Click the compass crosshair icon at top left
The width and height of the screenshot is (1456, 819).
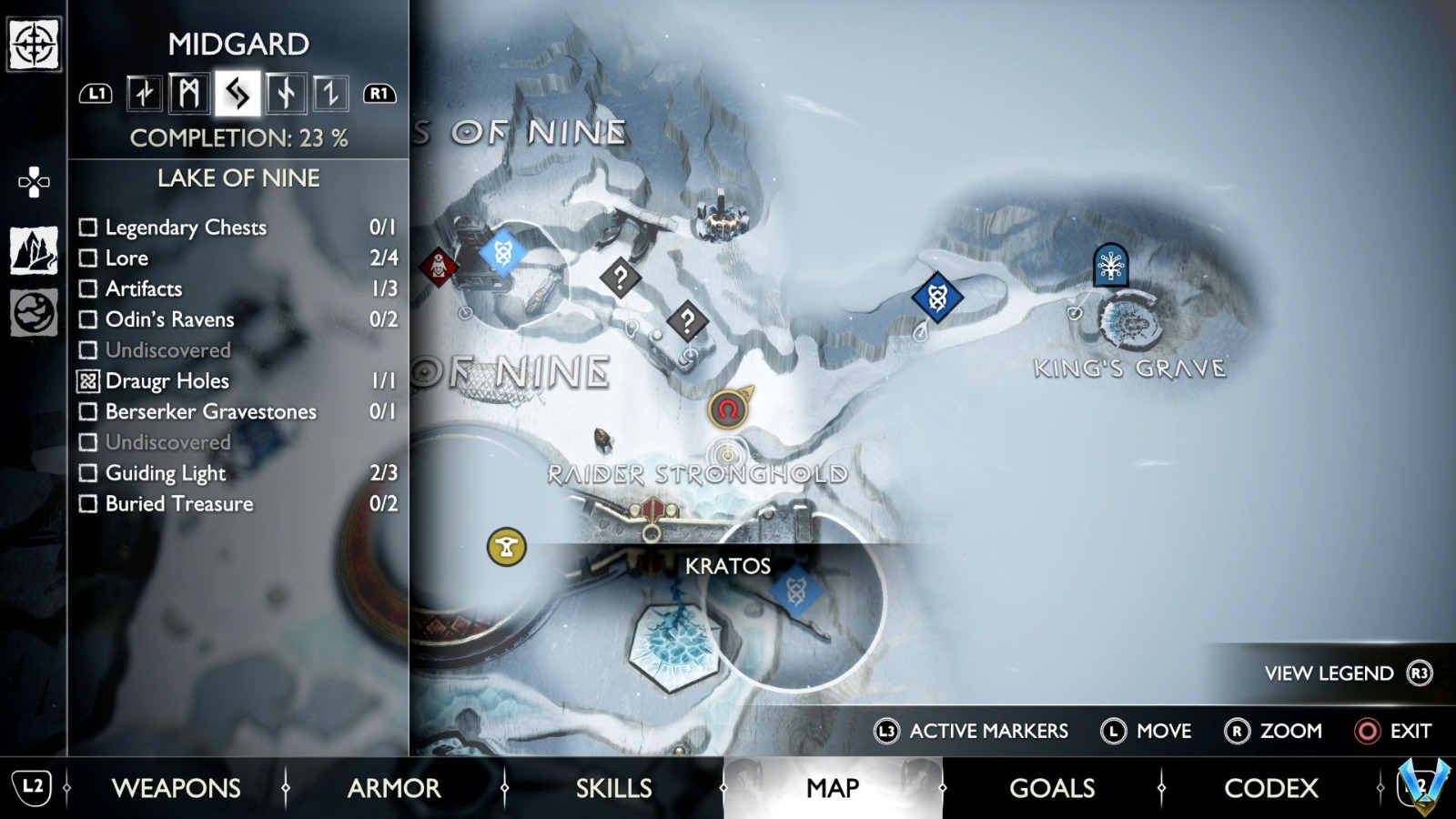pos(34,44)
